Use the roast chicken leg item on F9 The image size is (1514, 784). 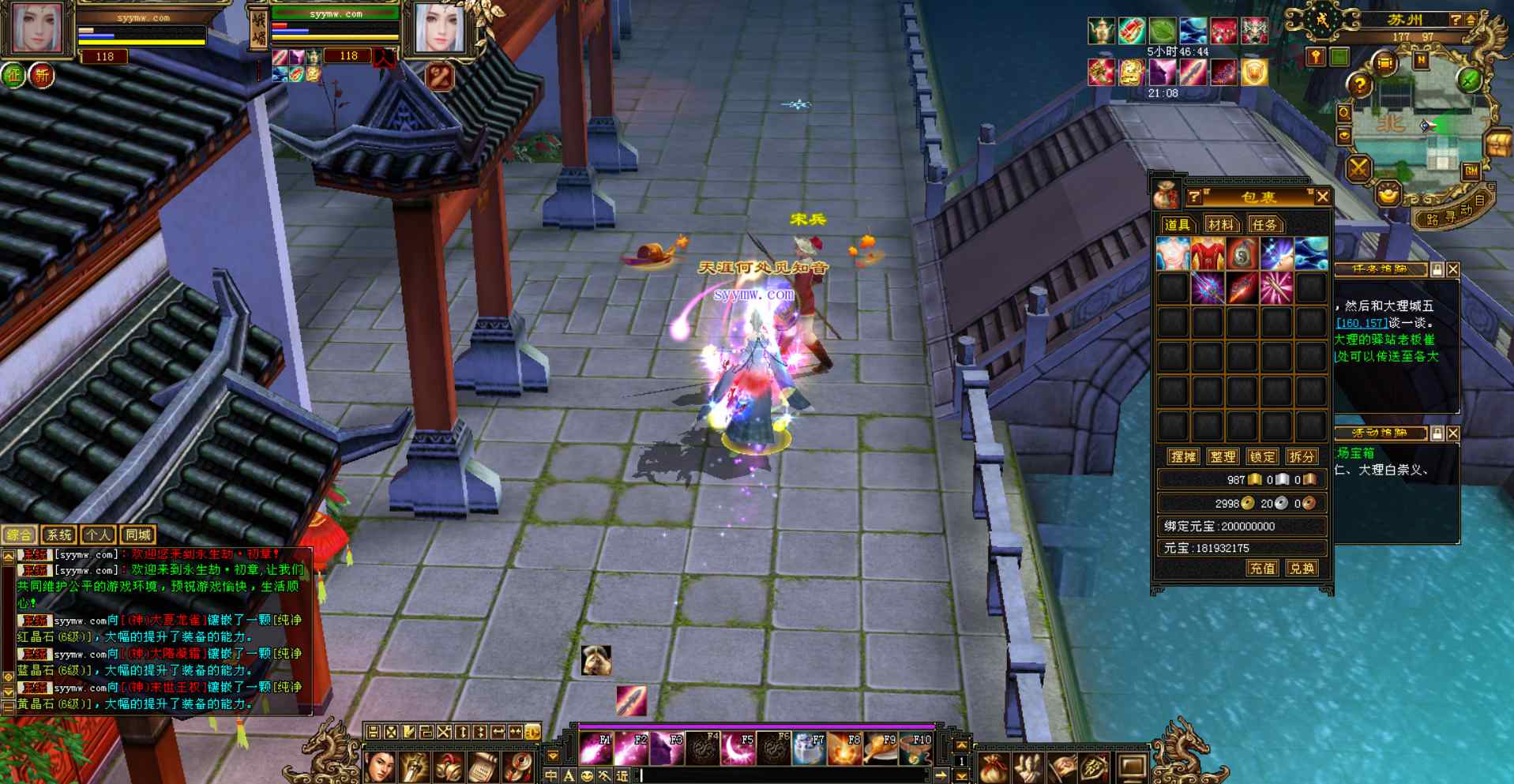(x=881, y=748)
